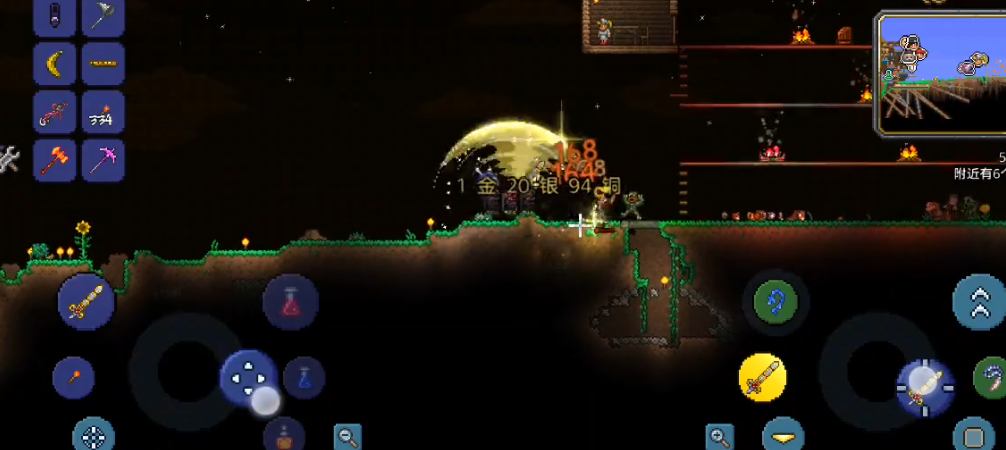This screenshot has height=450, width=1006.
Task: Open settings with the crossed wrench icon
Action: [x=8, y=158]
